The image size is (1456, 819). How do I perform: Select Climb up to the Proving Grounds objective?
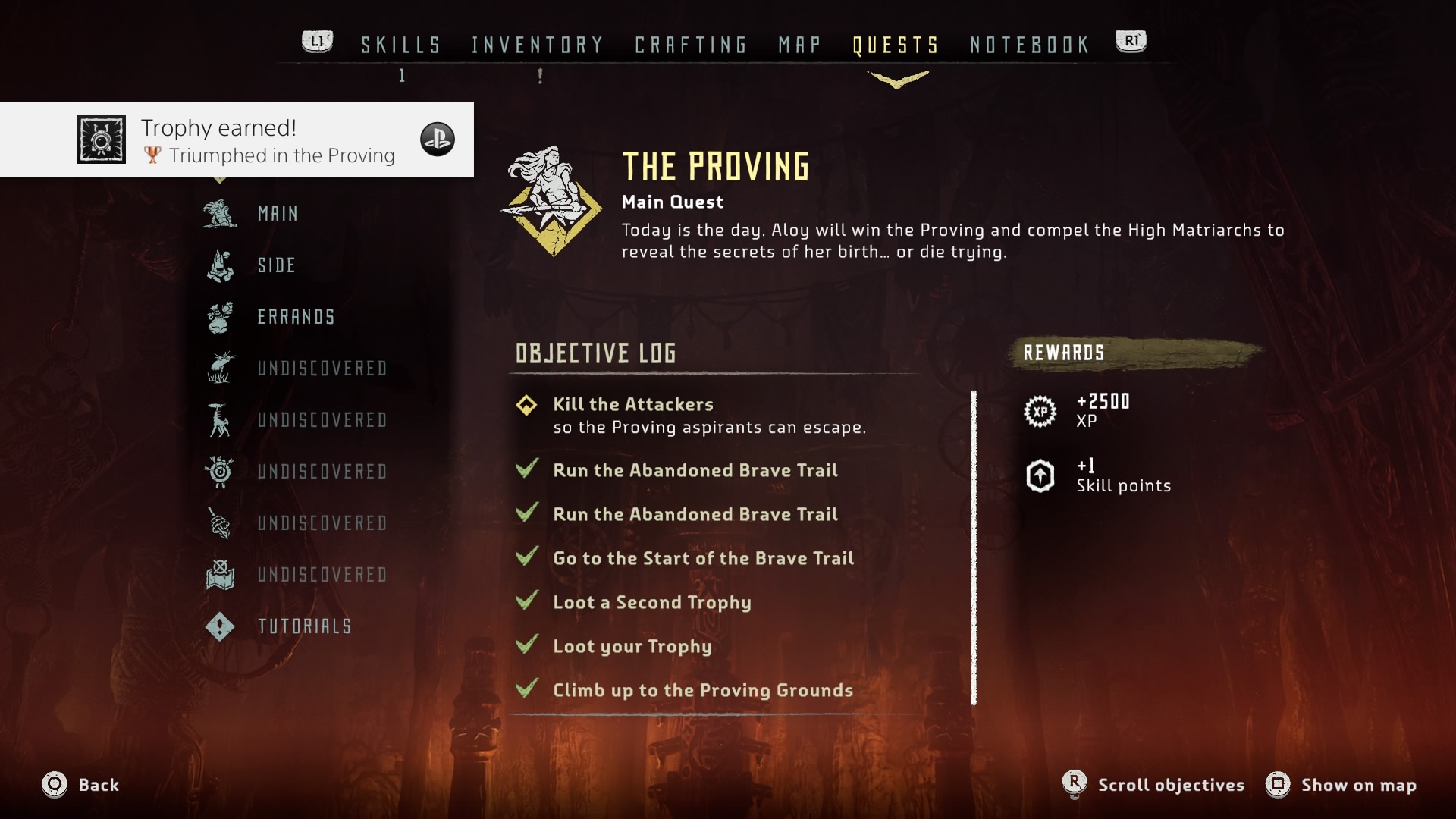click(702, 691)
